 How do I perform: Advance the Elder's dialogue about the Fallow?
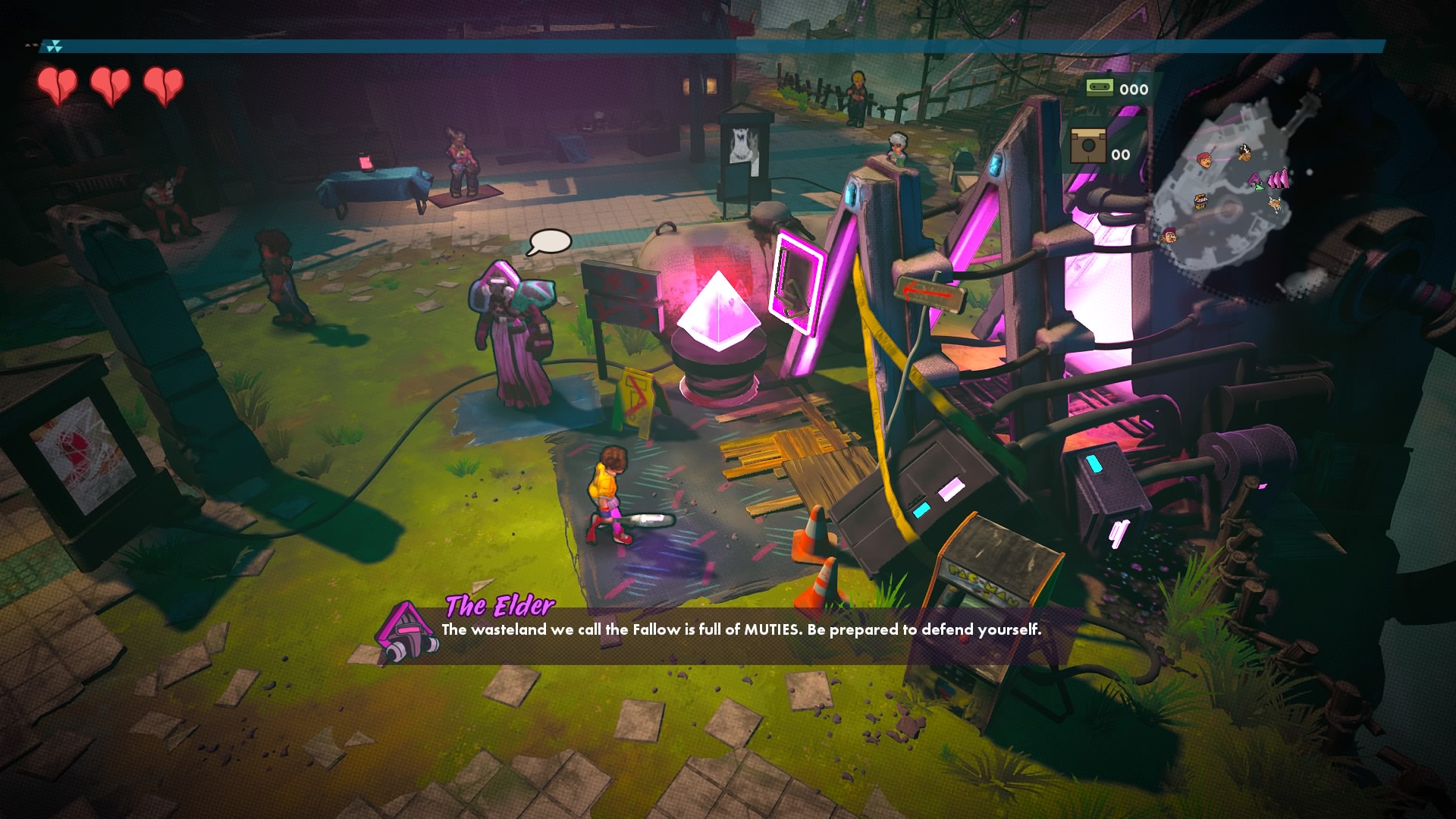tap(741, 629)
